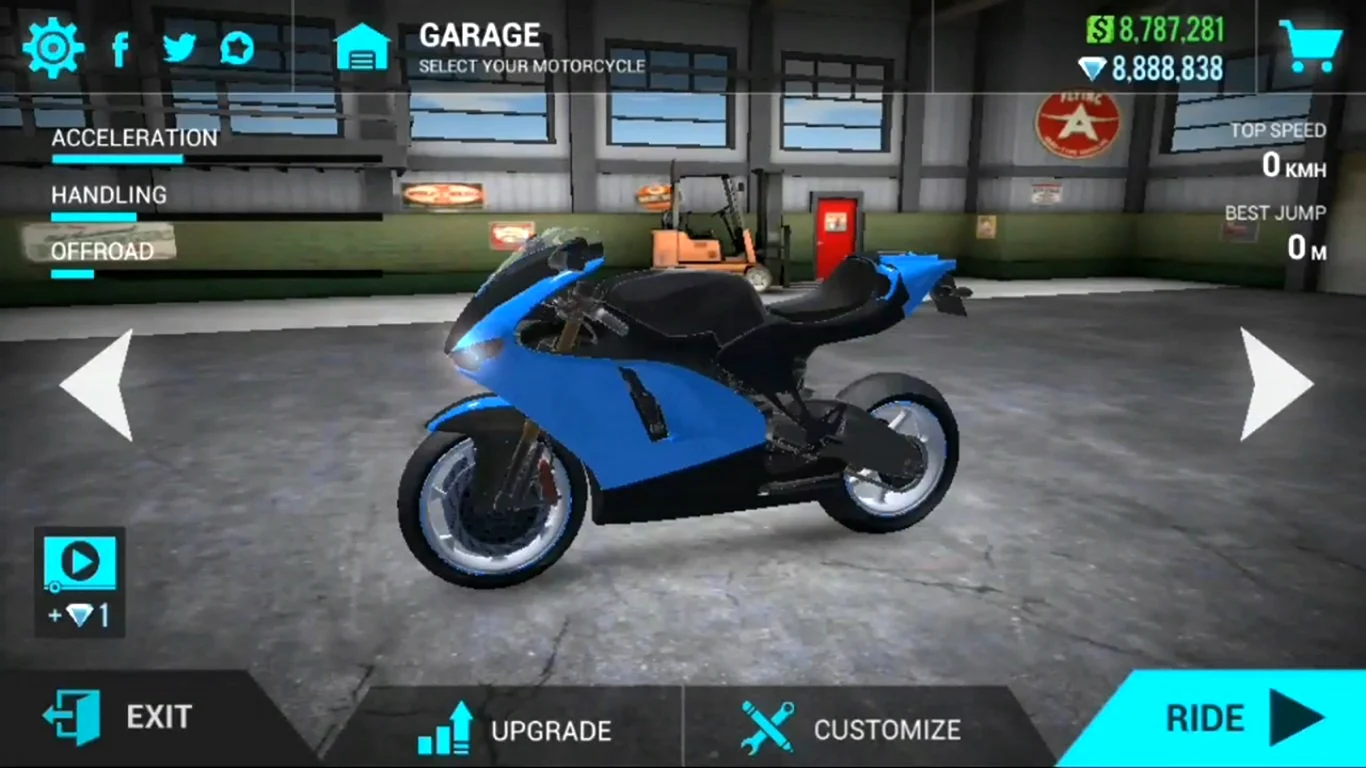The image size is (1366, 768).
Task: Open the Customize menu
Action: [852, 729]
